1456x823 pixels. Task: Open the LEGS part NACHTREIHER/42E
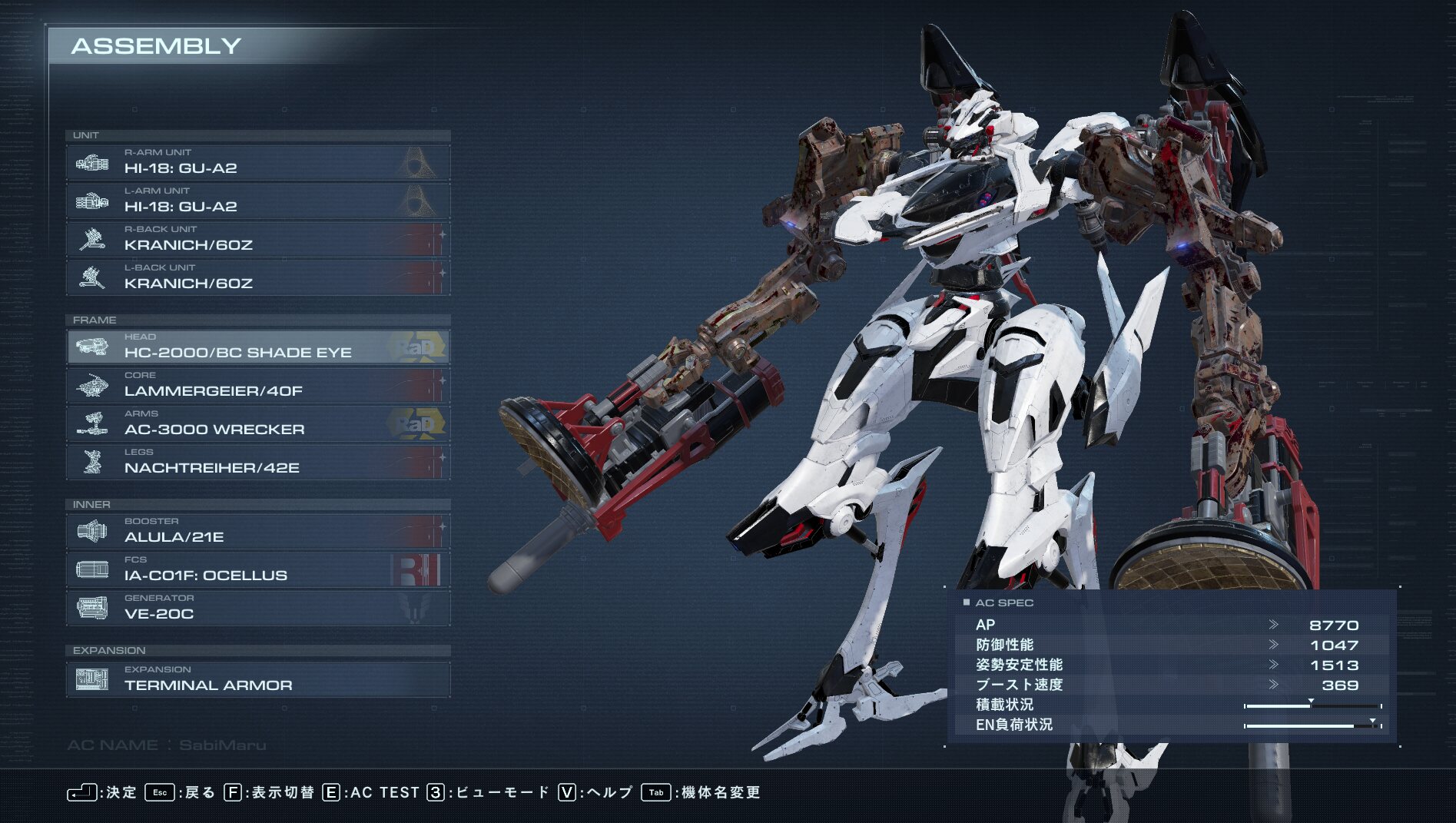click(x=257, y=462)
